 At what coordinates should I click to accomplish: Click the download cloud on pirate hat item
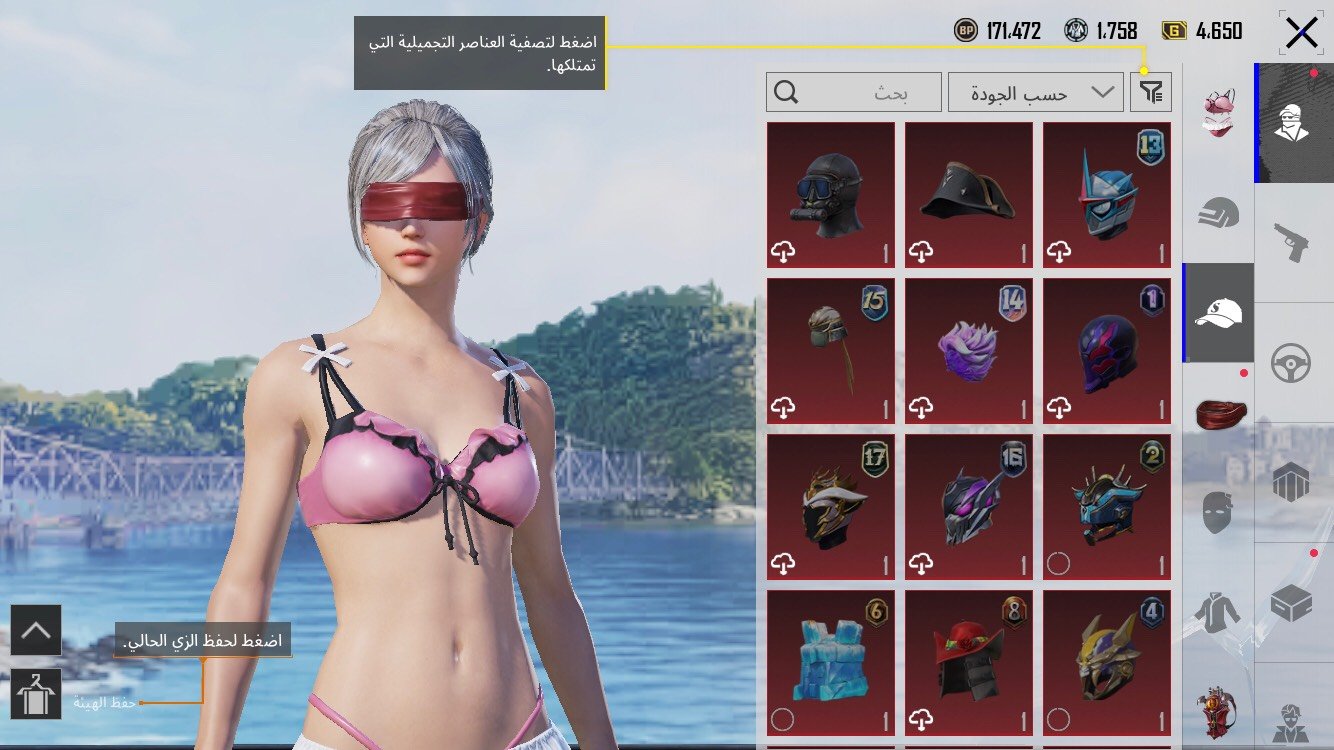[923, 254]
